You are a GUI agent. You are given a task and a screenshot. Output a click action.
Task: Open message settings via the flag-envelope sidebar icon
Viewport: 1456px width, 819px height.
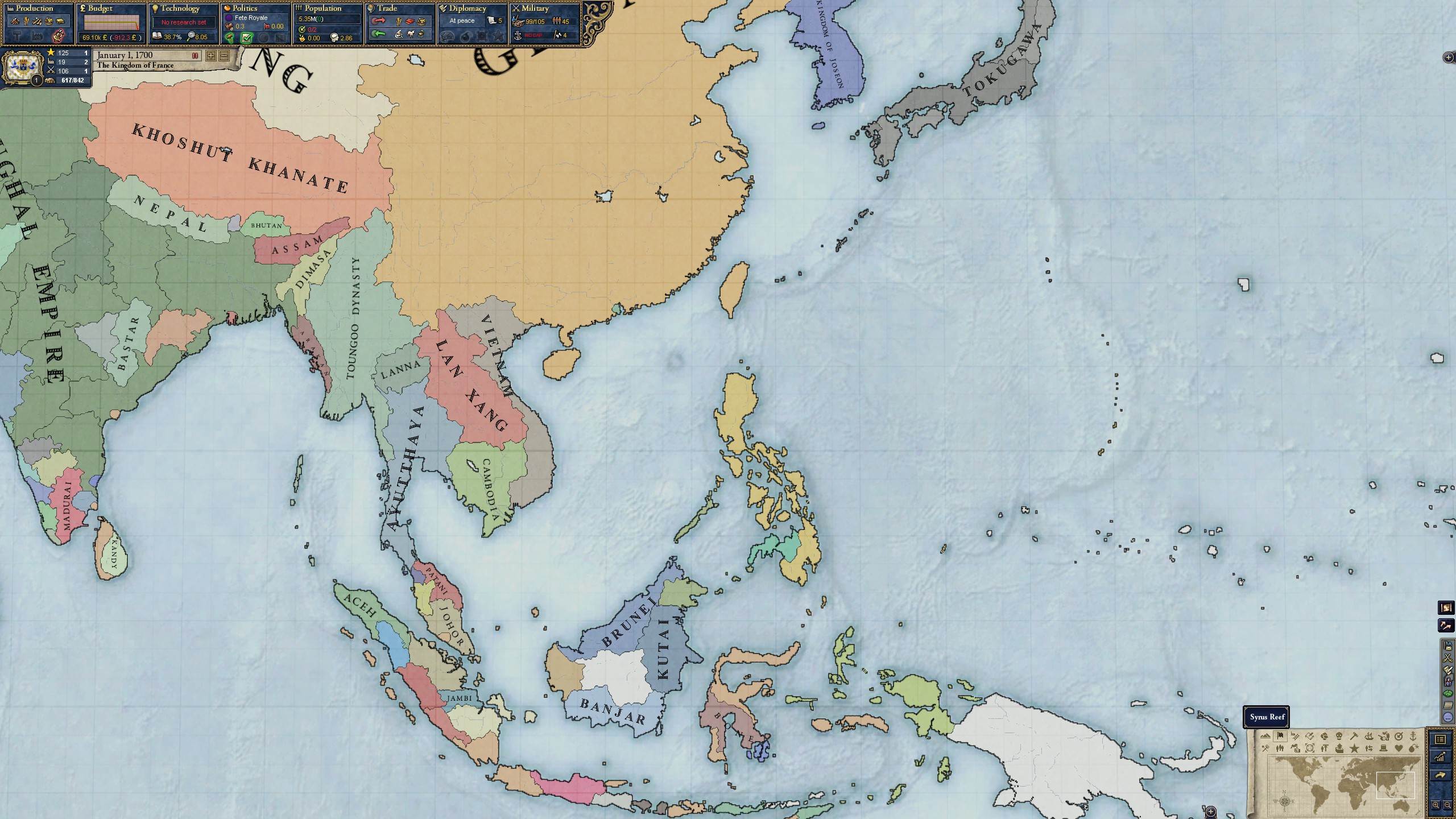pos(1448,646)
